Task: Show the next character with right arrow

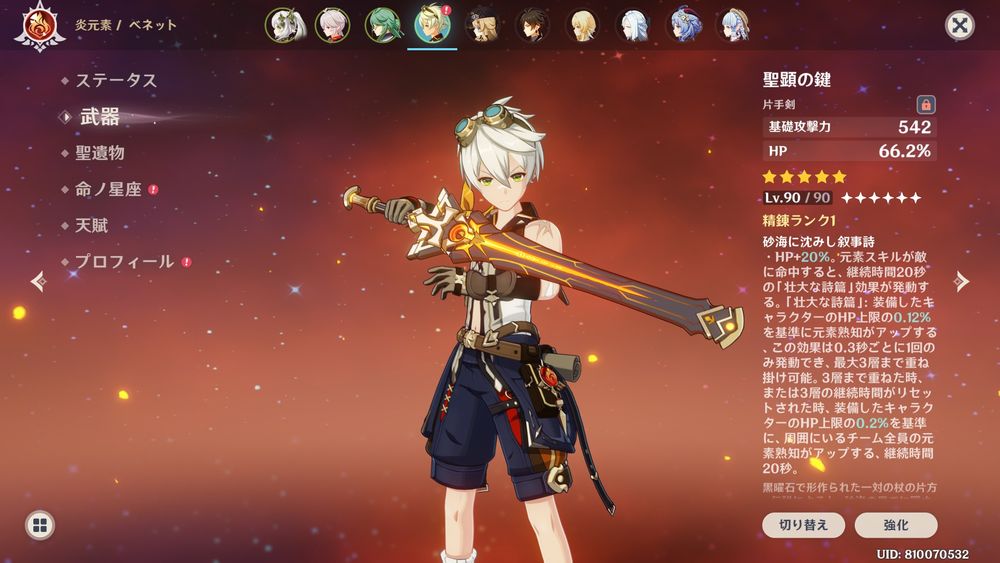Action: pyautogui.click(x=962, y=281)
